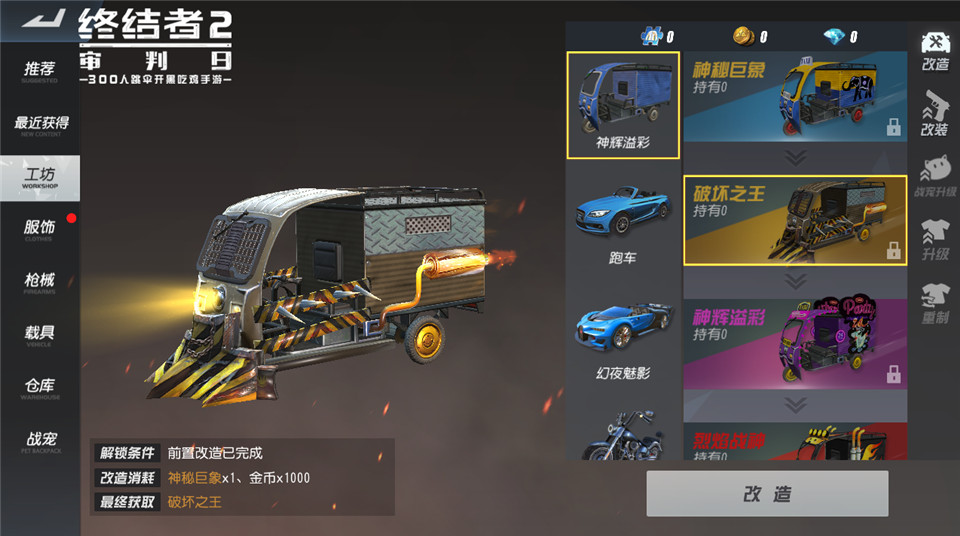Switch to the 升级 upgrade tab
The image size is (960, 536).
pyautogui.click(x=934, y=240)
